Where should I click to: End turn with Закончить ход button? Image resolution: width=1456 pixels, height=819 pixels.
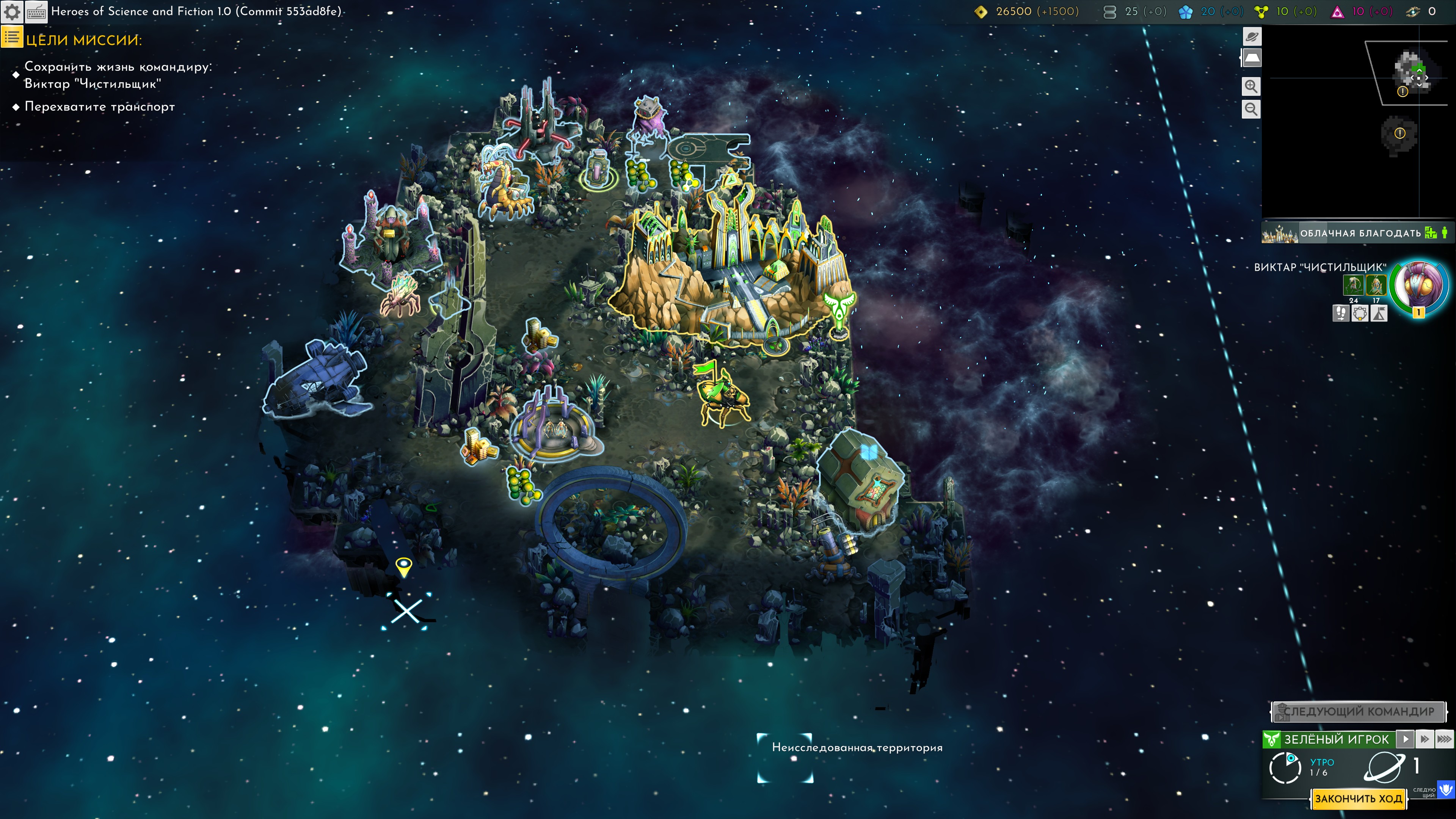coord(1358,799)
